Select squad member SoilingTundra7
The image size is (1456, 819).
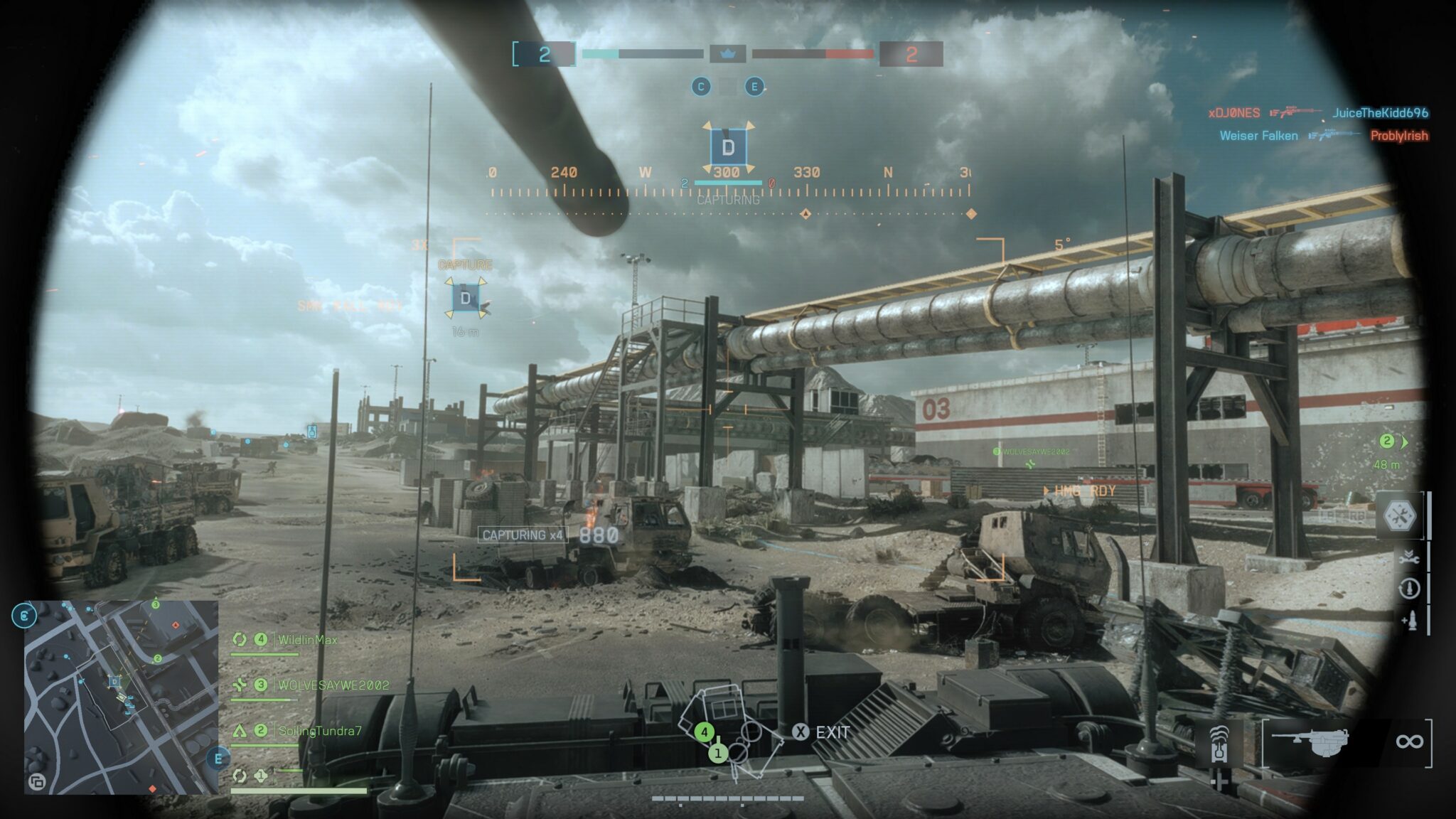point(319,731)
